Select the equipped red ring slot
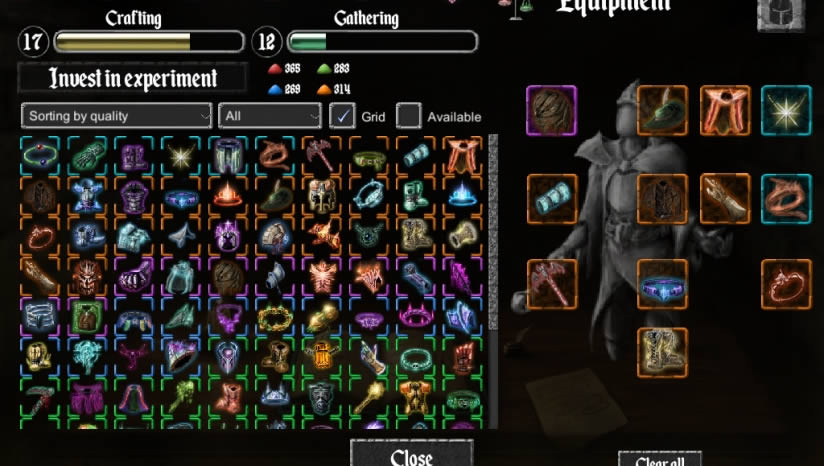The height and width of the screenshot is (466, 824). (786, 284)
